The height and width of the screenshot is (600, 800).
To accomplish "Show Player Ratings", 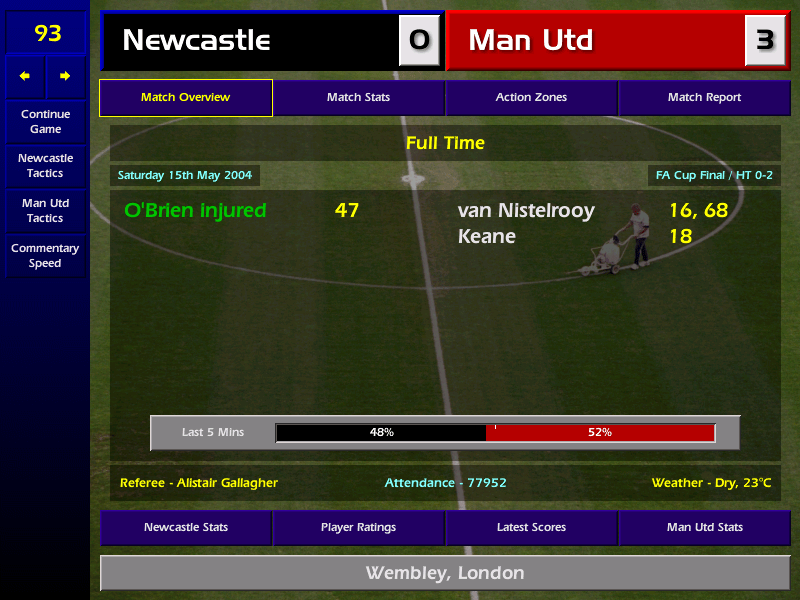I will tap(358, 527).
